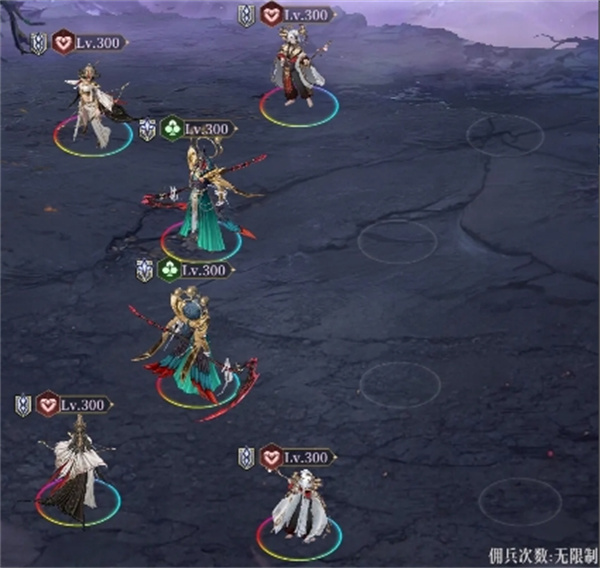The height and width of the screenshot is (568, 600).
Task: Select the red-robed horned hero holding a staff
Action: click(298, 72)
